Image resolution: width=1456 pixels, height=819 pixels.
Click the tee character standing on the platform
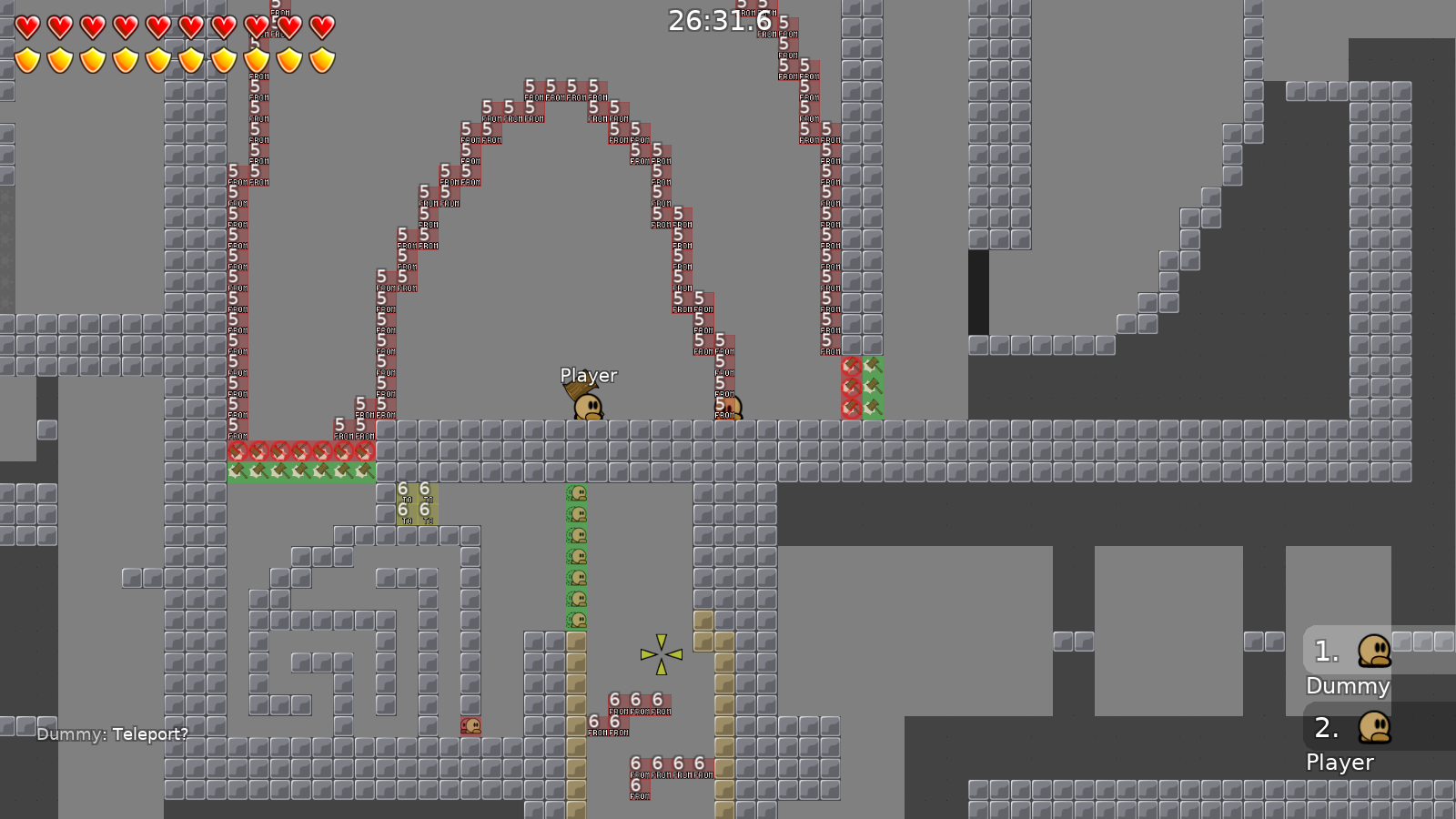(x=587, y=407)
